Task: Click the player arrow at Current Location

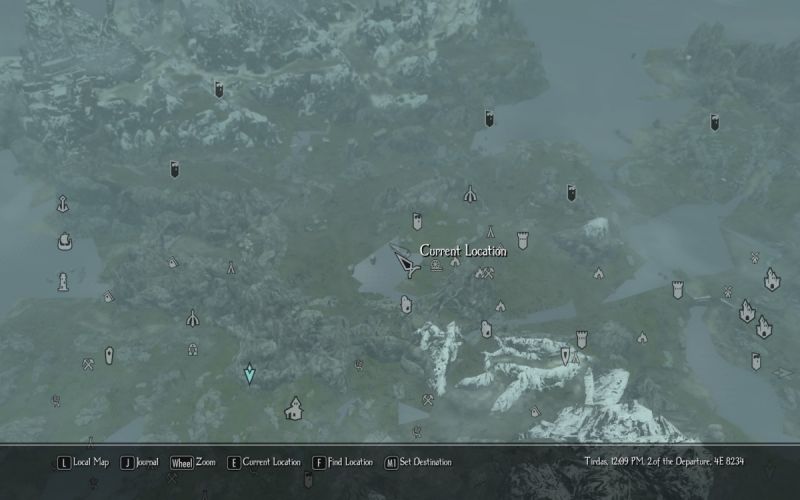Action: coord(405,265)
